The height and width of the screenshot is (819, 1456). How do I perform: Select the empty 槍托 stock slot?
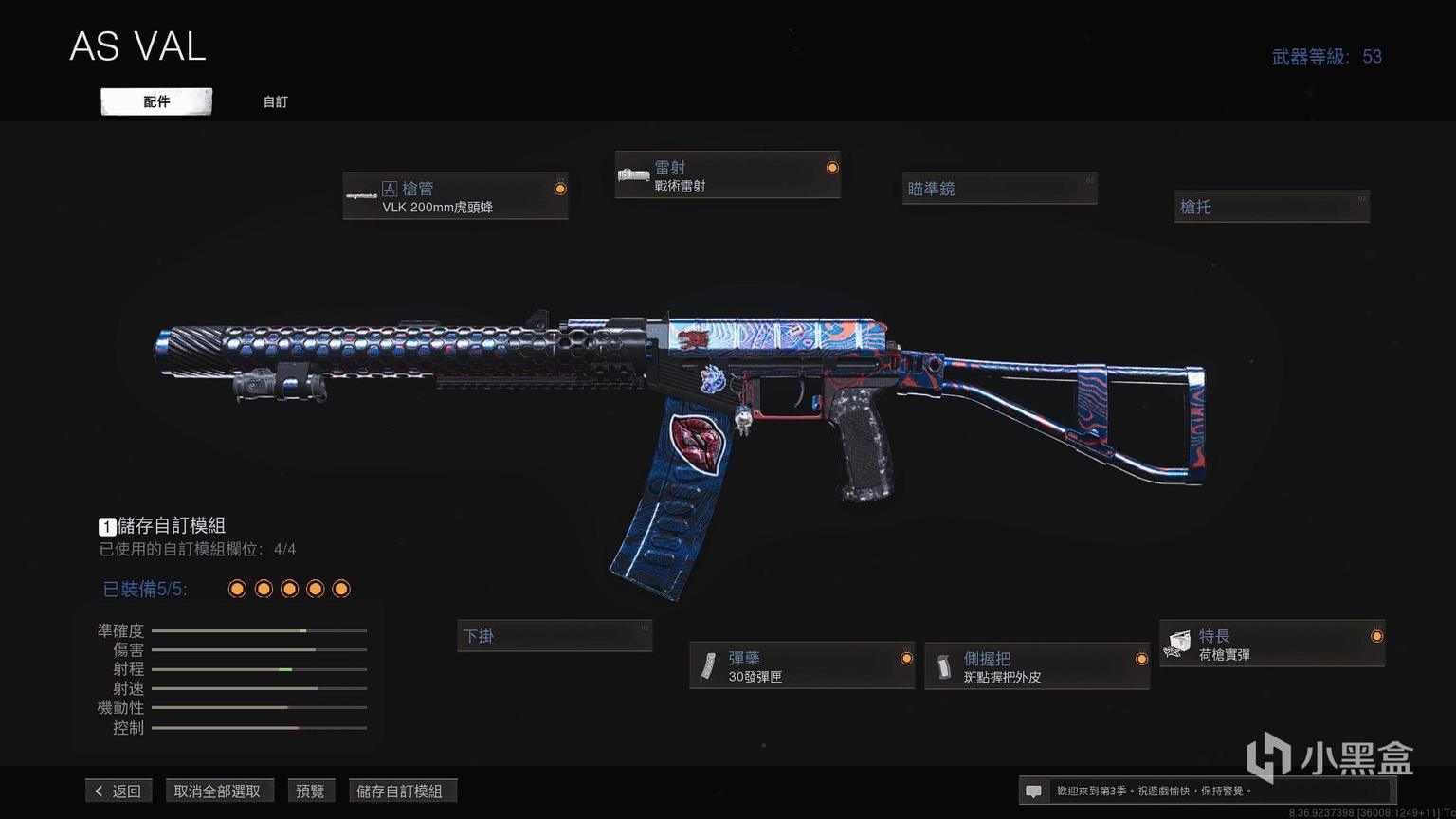coord(1272,206)
